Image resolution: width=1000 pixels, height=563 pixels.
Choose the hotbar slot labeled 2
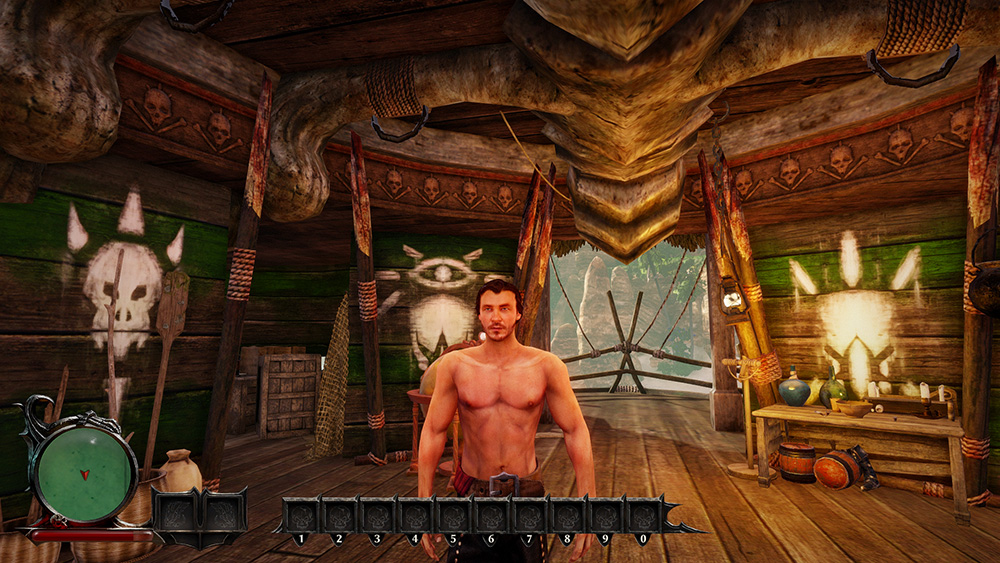point(339,516)
